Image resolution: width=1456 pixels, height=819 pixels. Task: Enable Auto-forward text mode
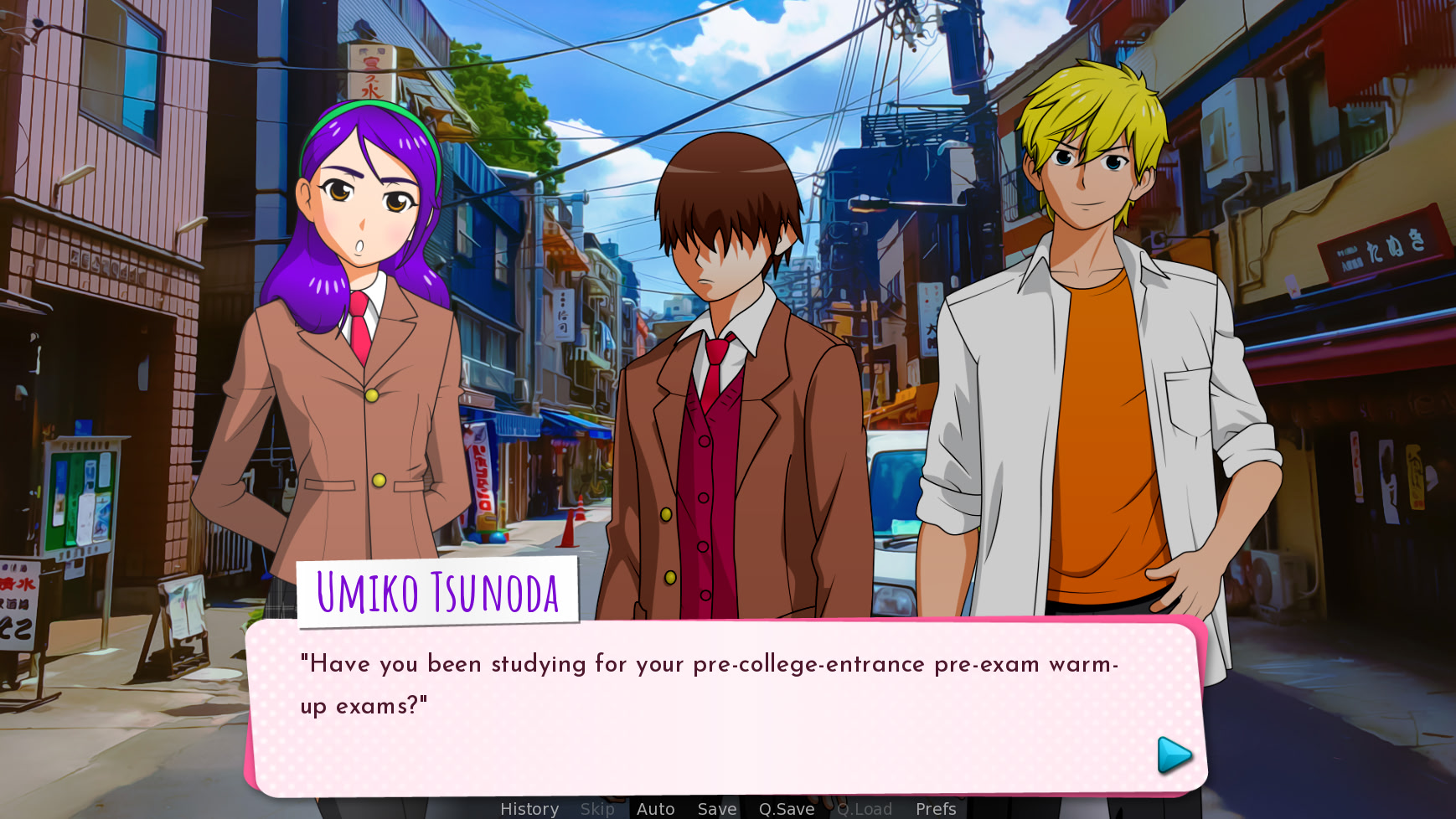pyautogui.click(x=656, y=809)
